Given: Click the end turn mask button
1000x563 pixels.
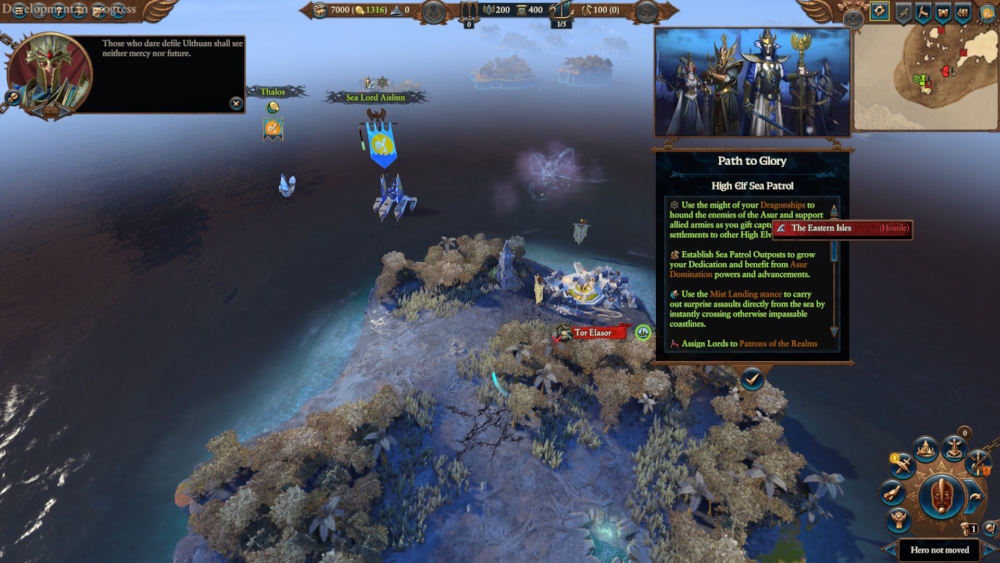Looking at the screenshot, I should (x=940, y=495).
